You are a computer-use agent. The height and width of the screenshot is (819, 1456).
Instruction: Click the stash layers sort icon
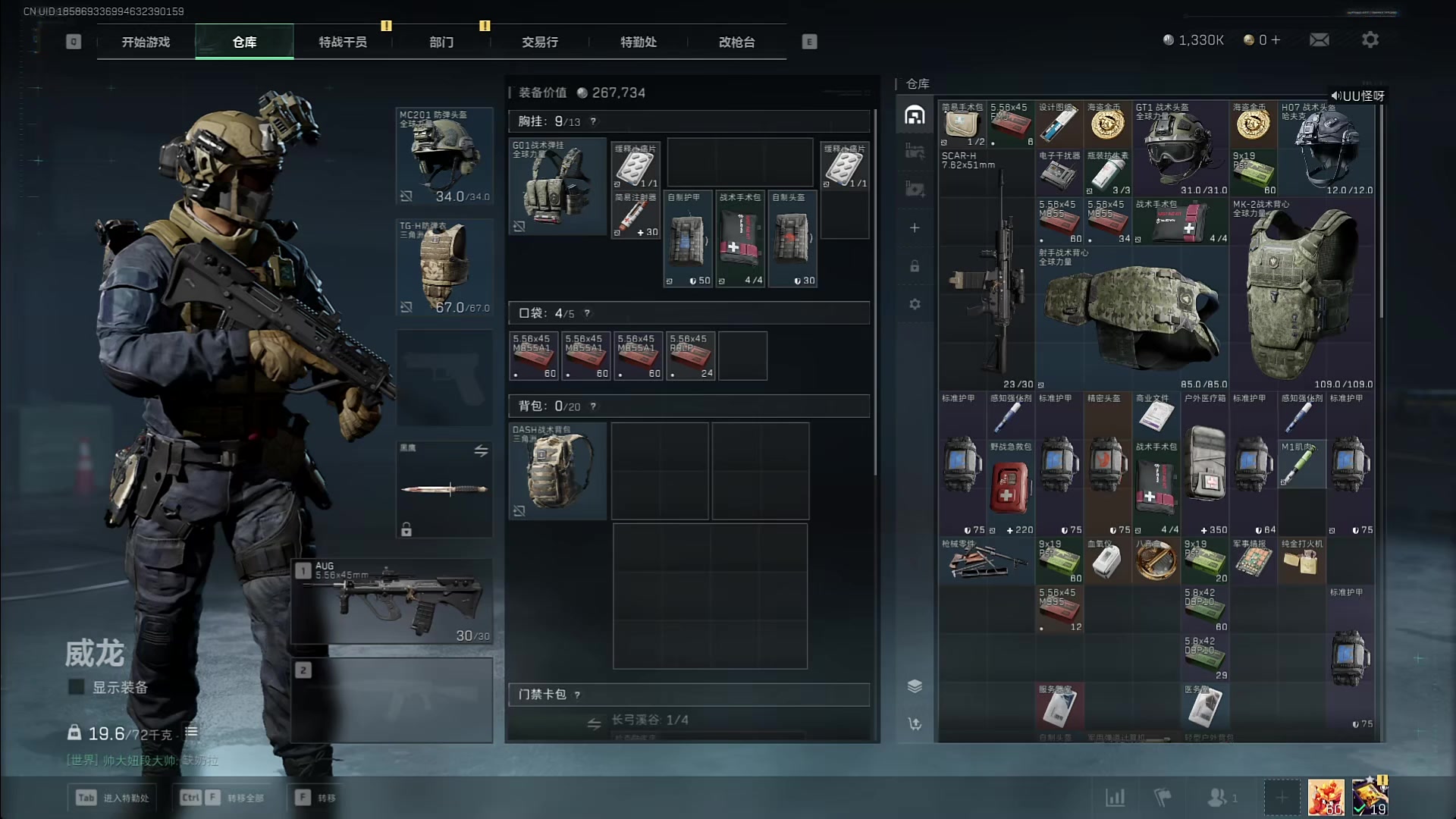[x=915, y=686]
